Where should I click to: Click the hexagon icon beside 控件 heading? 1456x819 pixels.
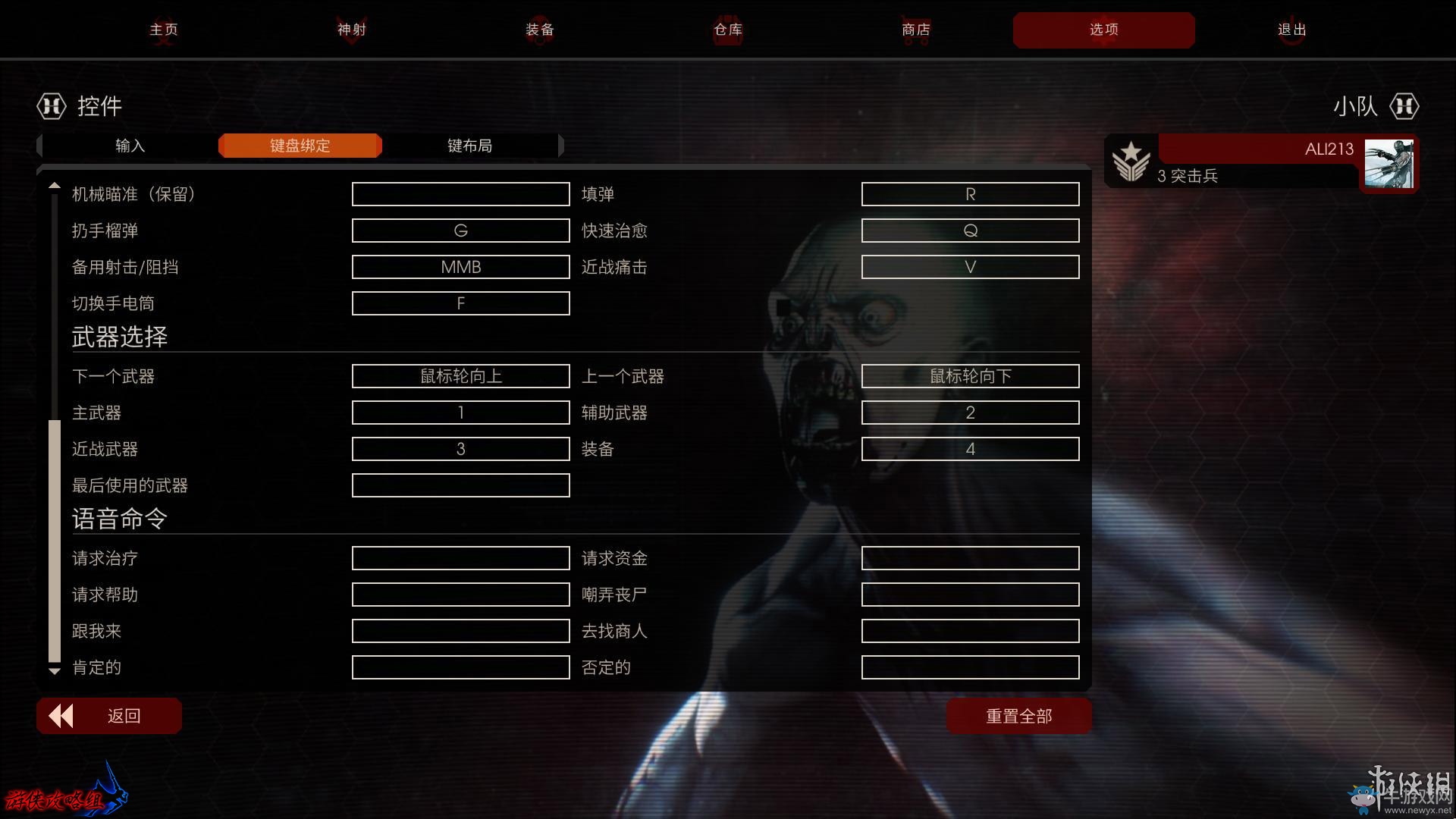point(51,106)
